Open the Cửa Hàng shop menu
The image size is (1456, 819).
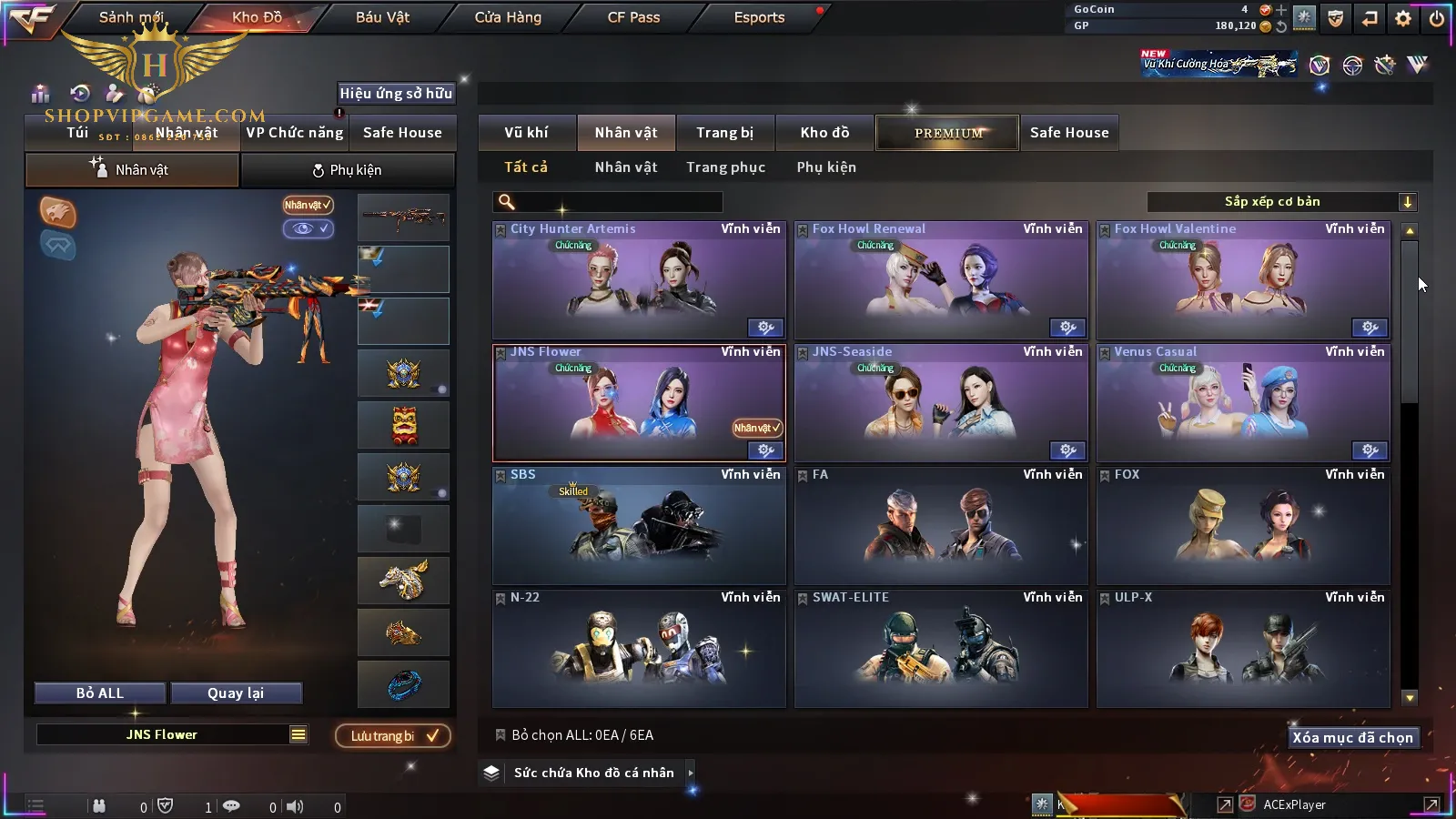click(508, 17)
